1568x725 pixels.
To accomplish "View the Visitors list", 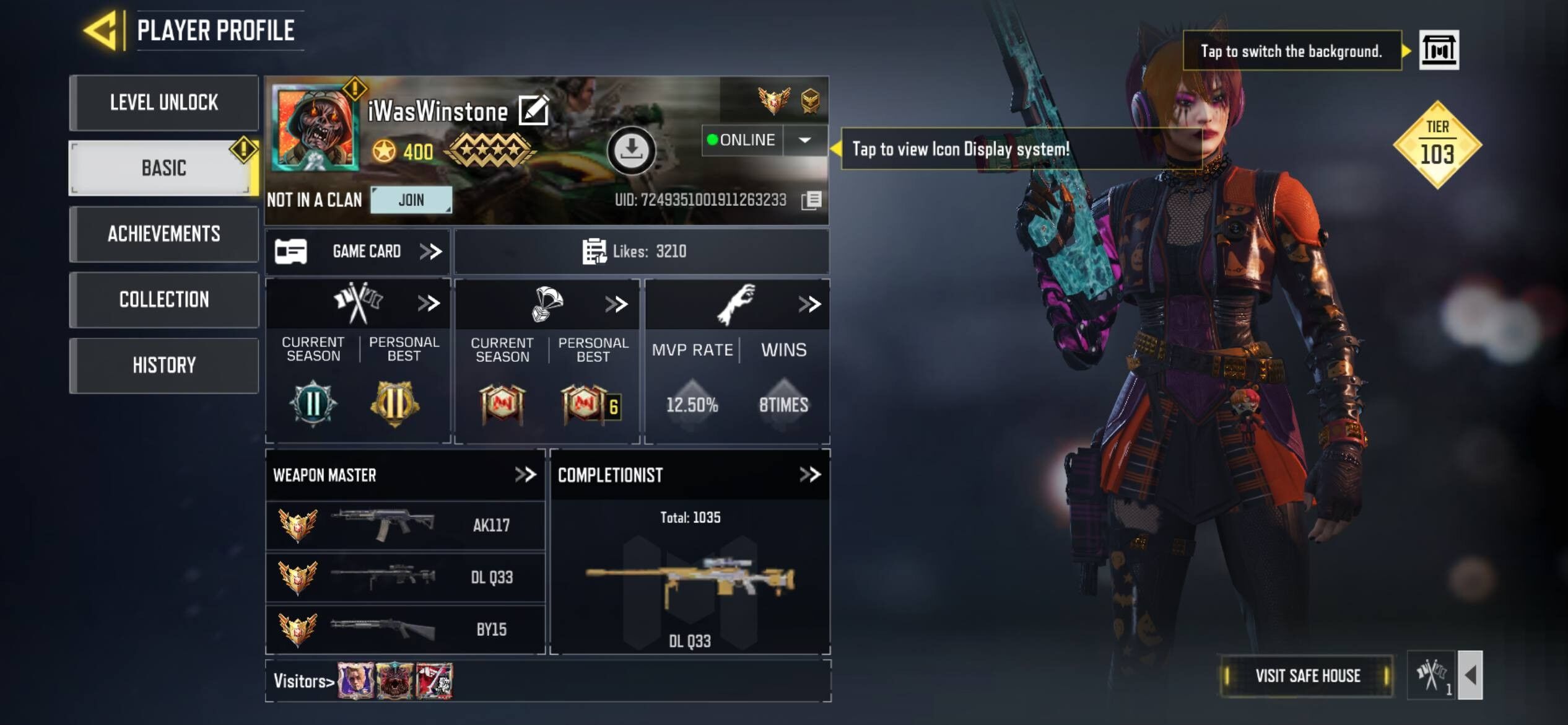I will click(304, 681).
